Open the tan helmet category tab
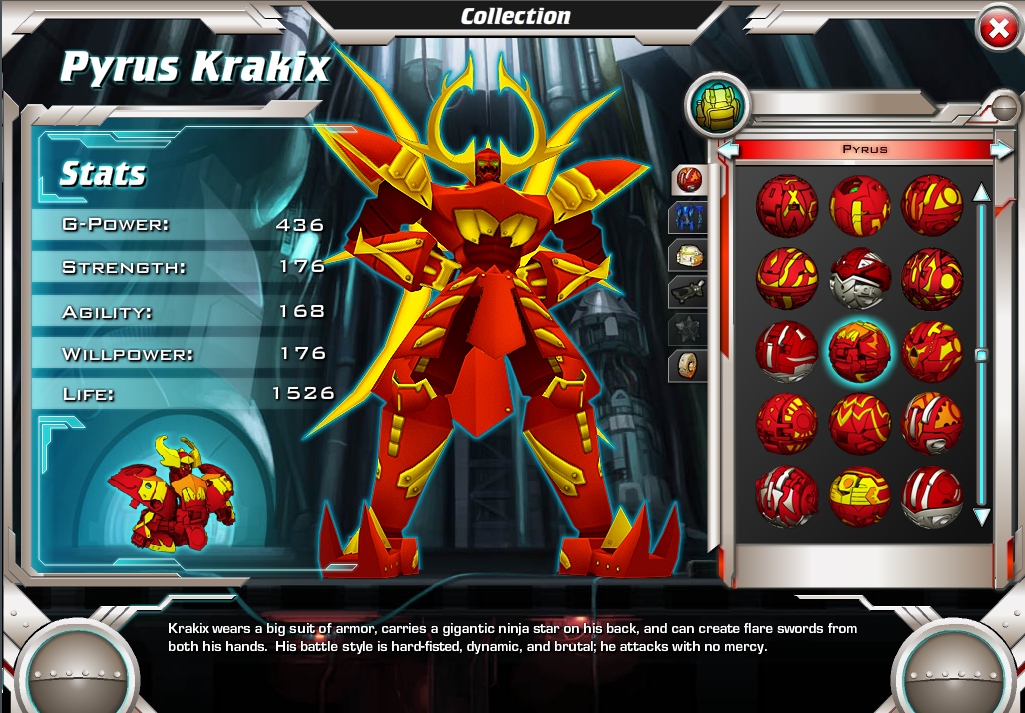Screen dimensions: 1025x713 (689, 254)
